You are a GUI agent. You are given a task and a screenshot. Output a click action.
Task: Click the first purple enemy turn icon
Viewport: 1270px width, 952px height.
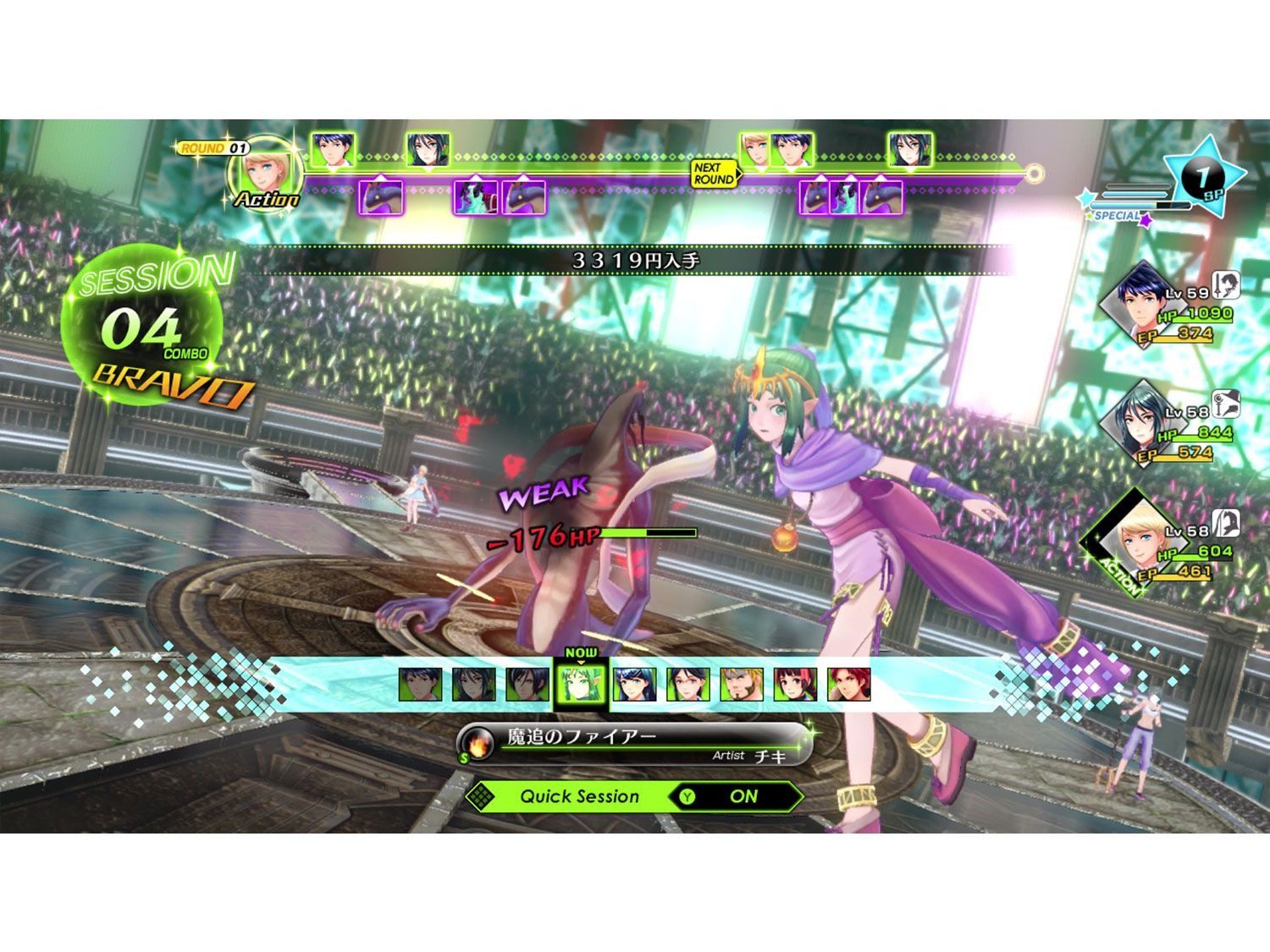(381, 197)
